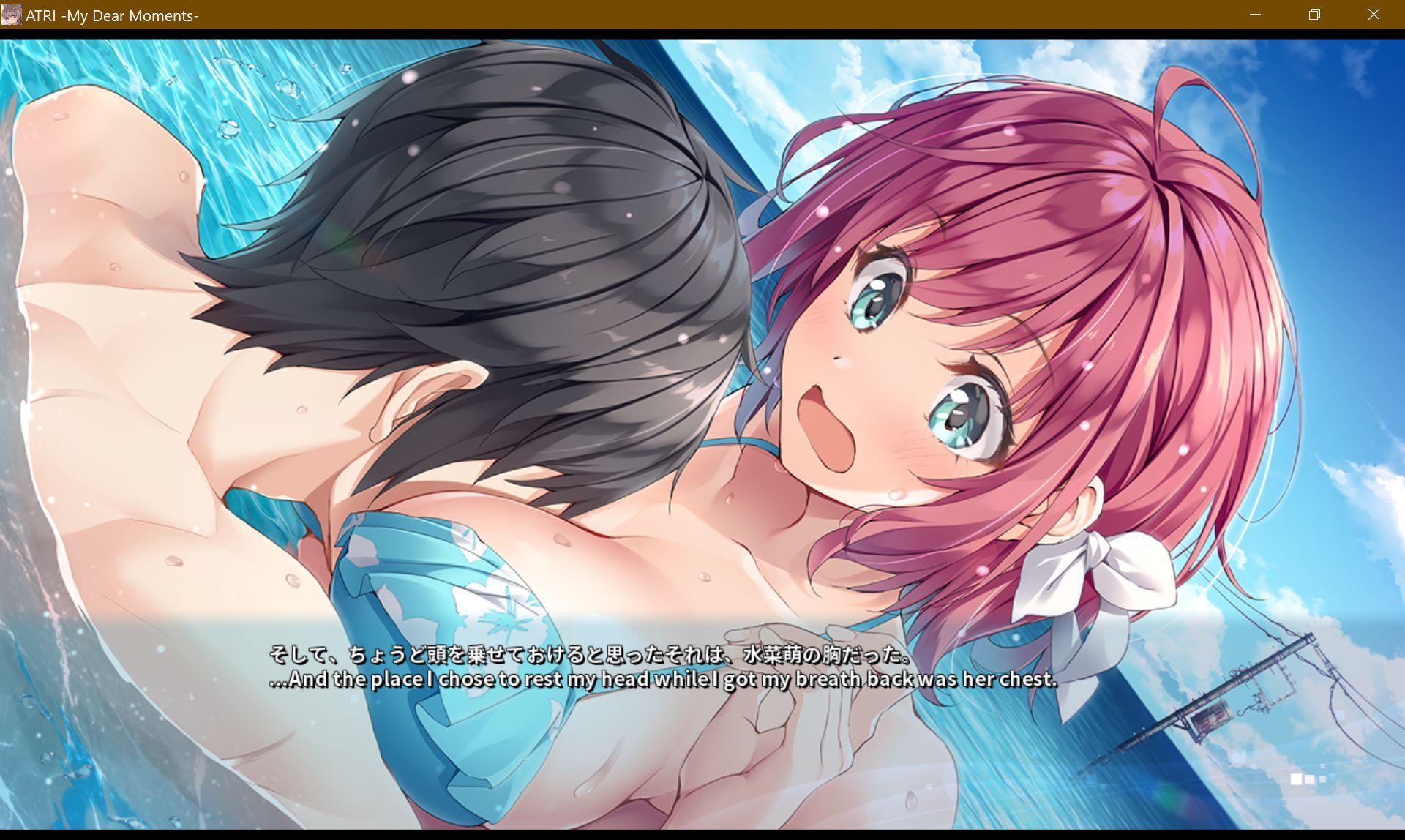Close the ATRI game window

(1374, 15)
